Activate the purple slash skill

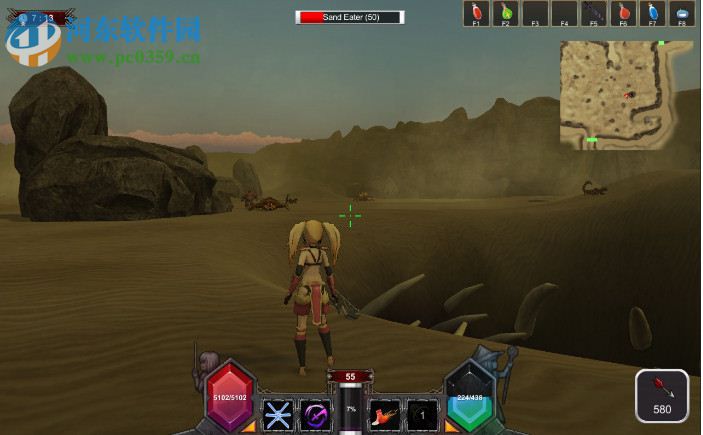click(x=317, y=414)
